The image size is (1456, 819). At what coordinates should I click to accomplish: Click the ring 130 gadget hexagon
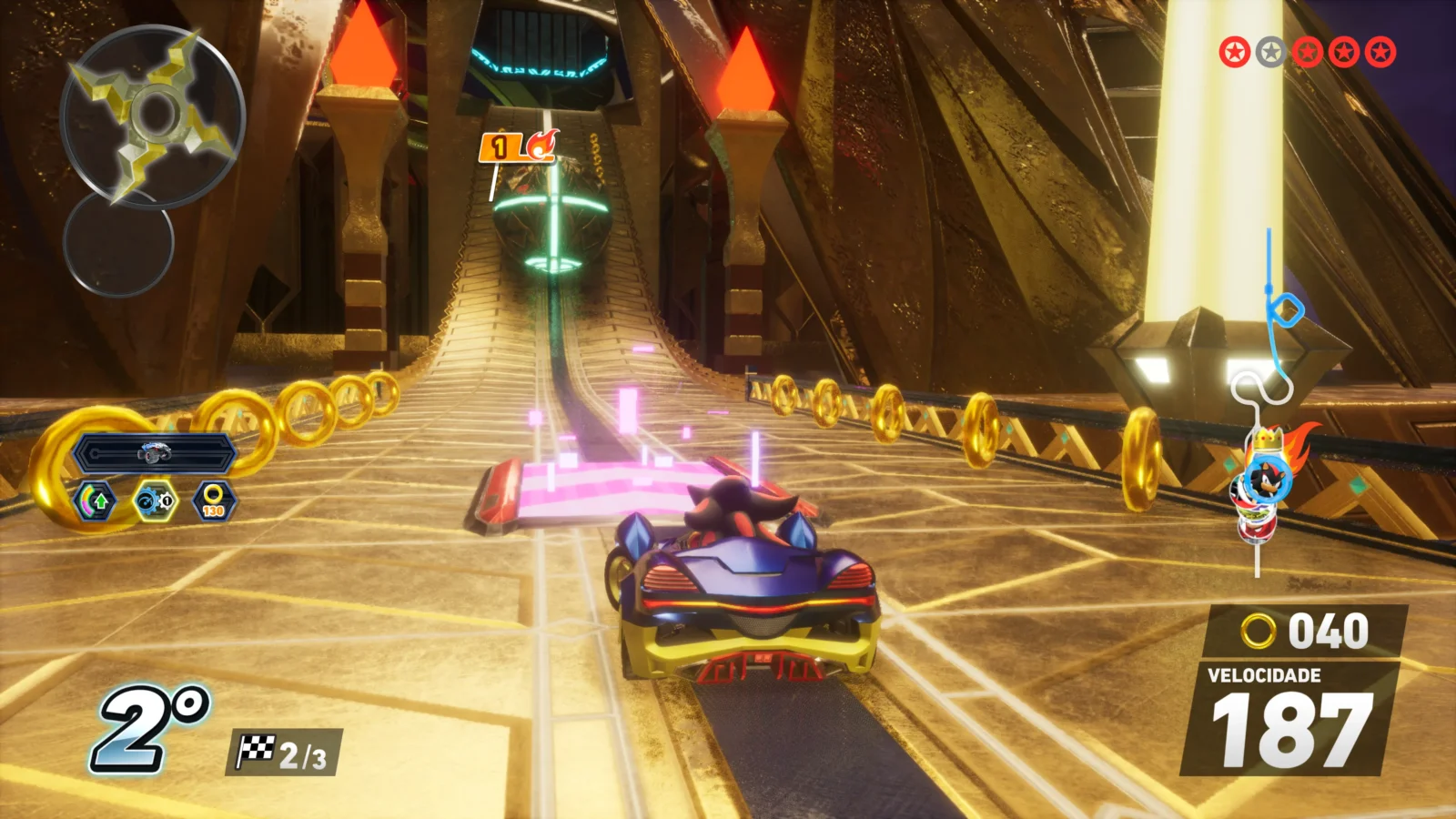tap(214, 500)
